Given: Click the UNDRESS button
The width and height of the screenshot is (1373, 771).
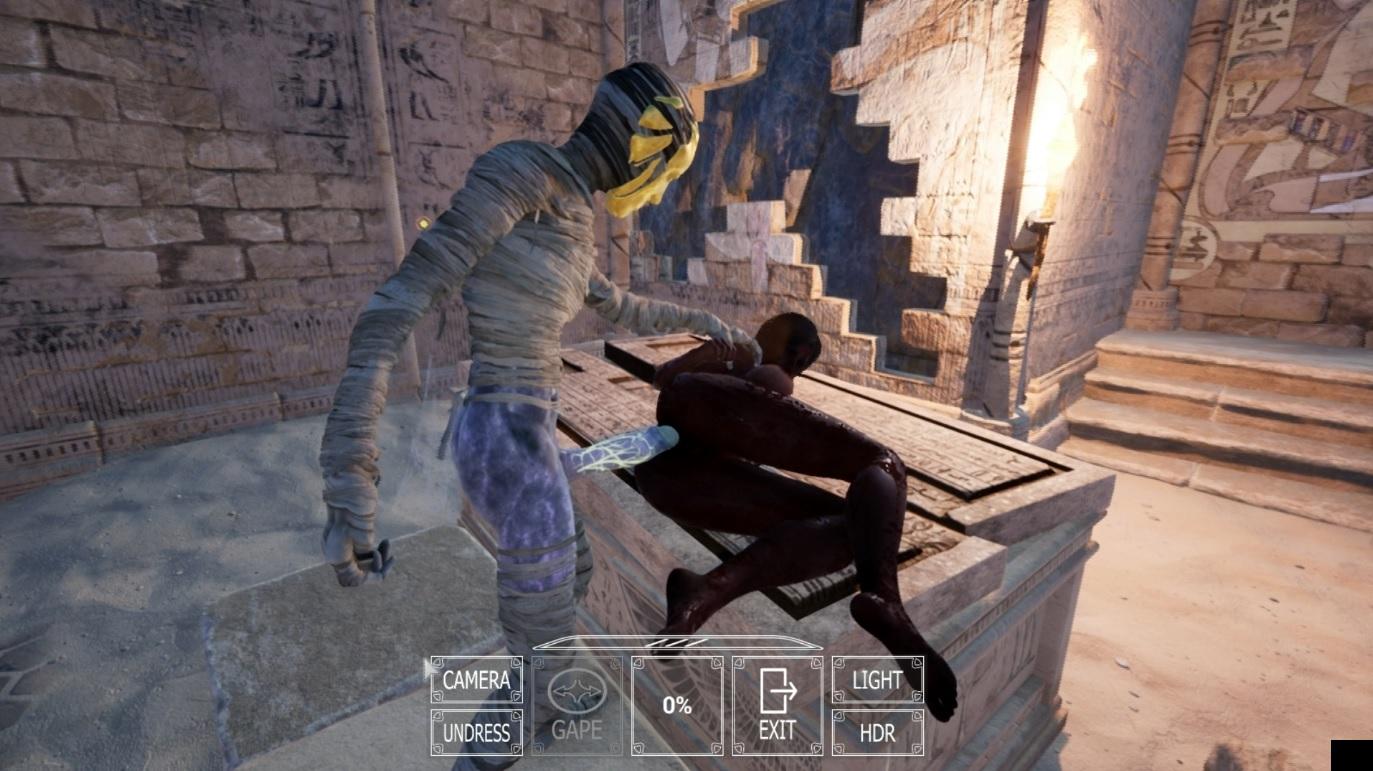Looking at the screenshot, I should [476, 733].
